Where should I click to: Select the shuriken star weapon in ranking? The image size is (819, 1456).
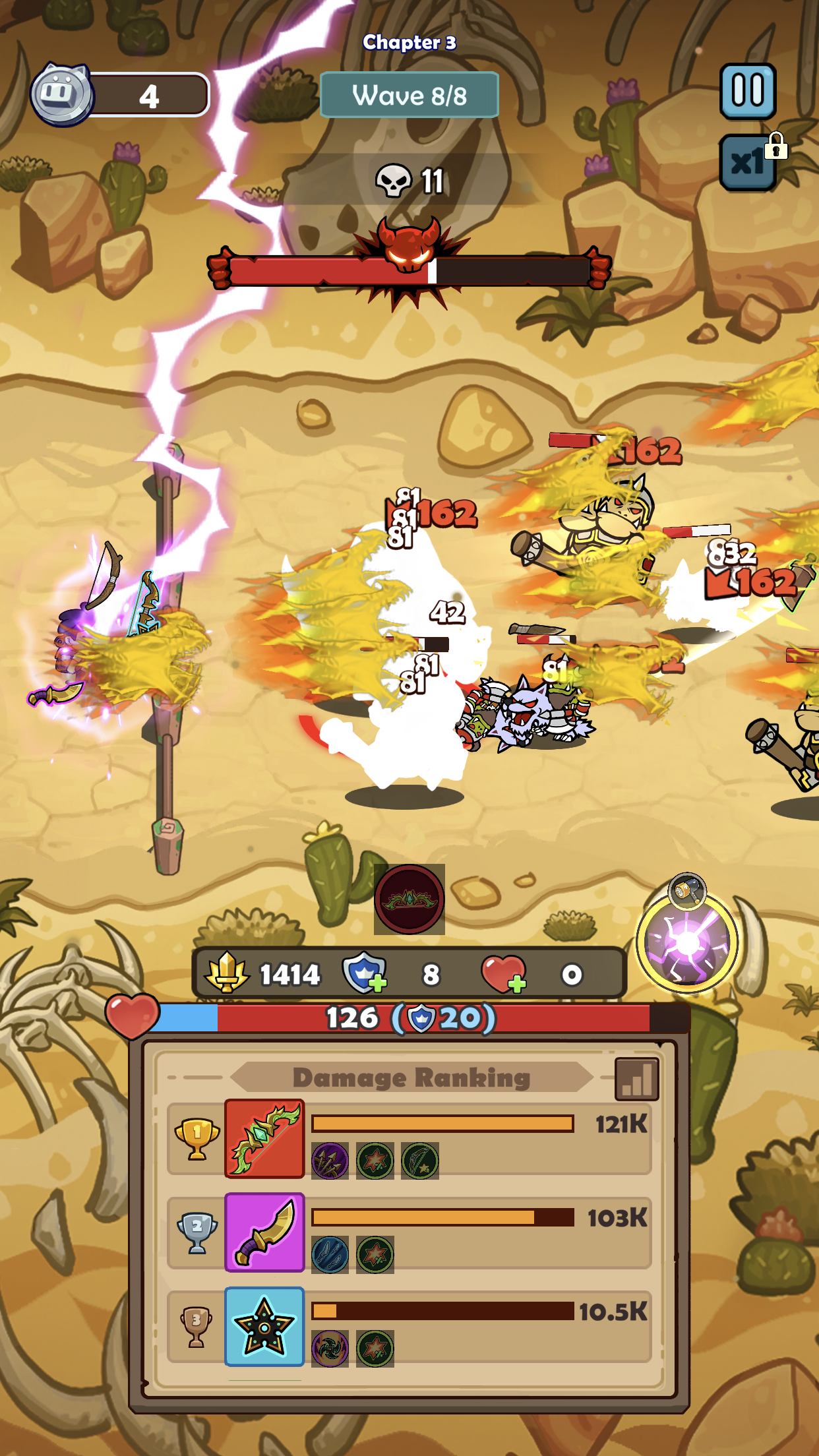[264, 1326]
